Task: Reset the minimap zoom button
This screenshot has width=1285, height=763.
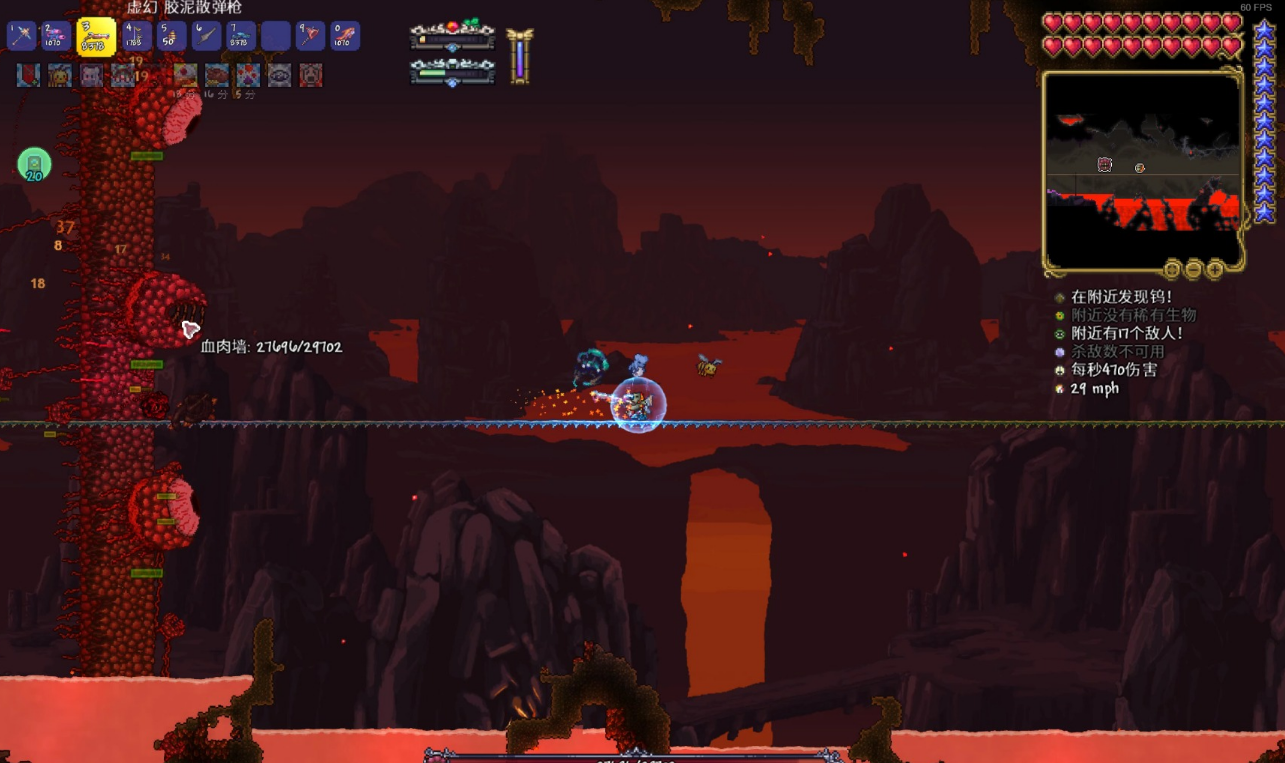Action: click(1172, 269)
